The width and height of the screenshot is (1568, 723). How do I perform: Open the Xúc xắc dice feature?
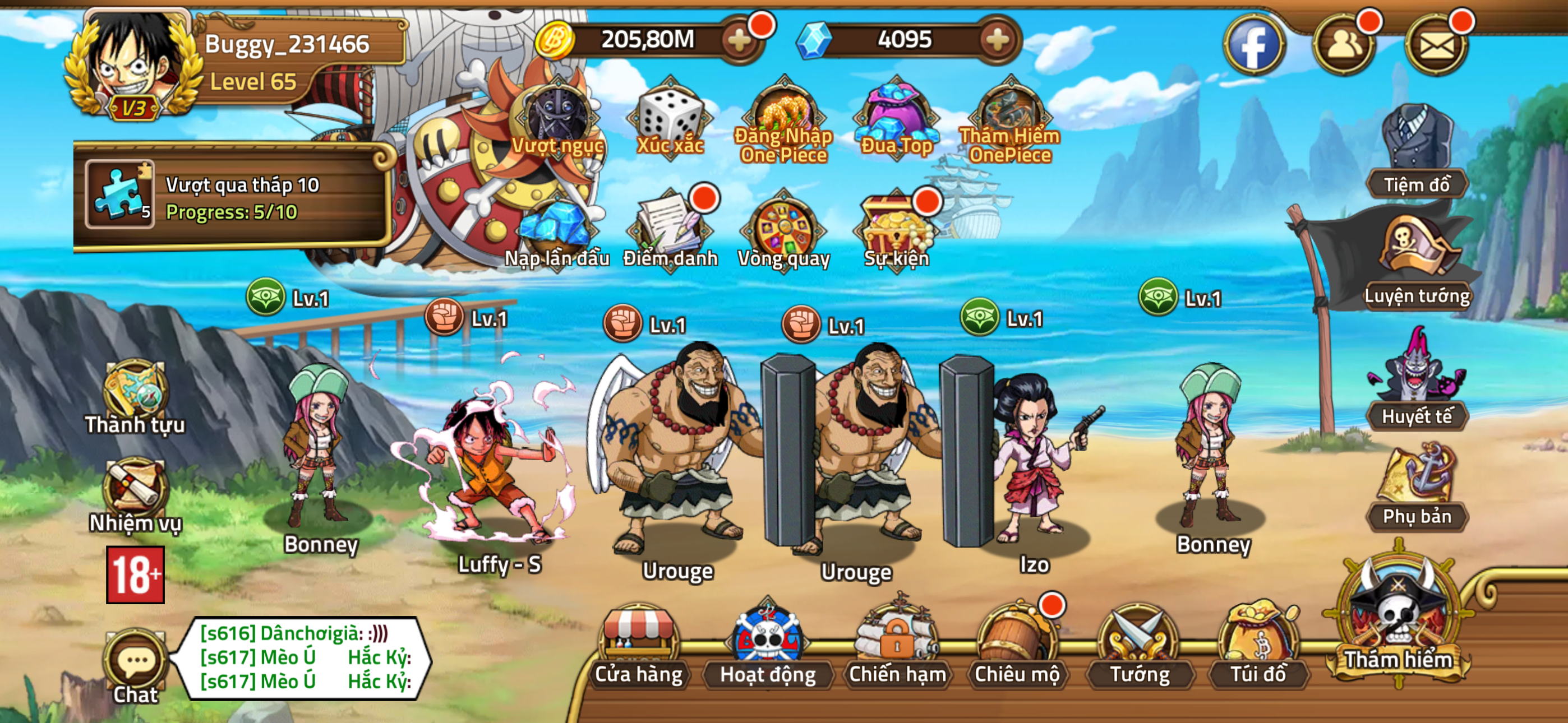click(x=670, y=115)
